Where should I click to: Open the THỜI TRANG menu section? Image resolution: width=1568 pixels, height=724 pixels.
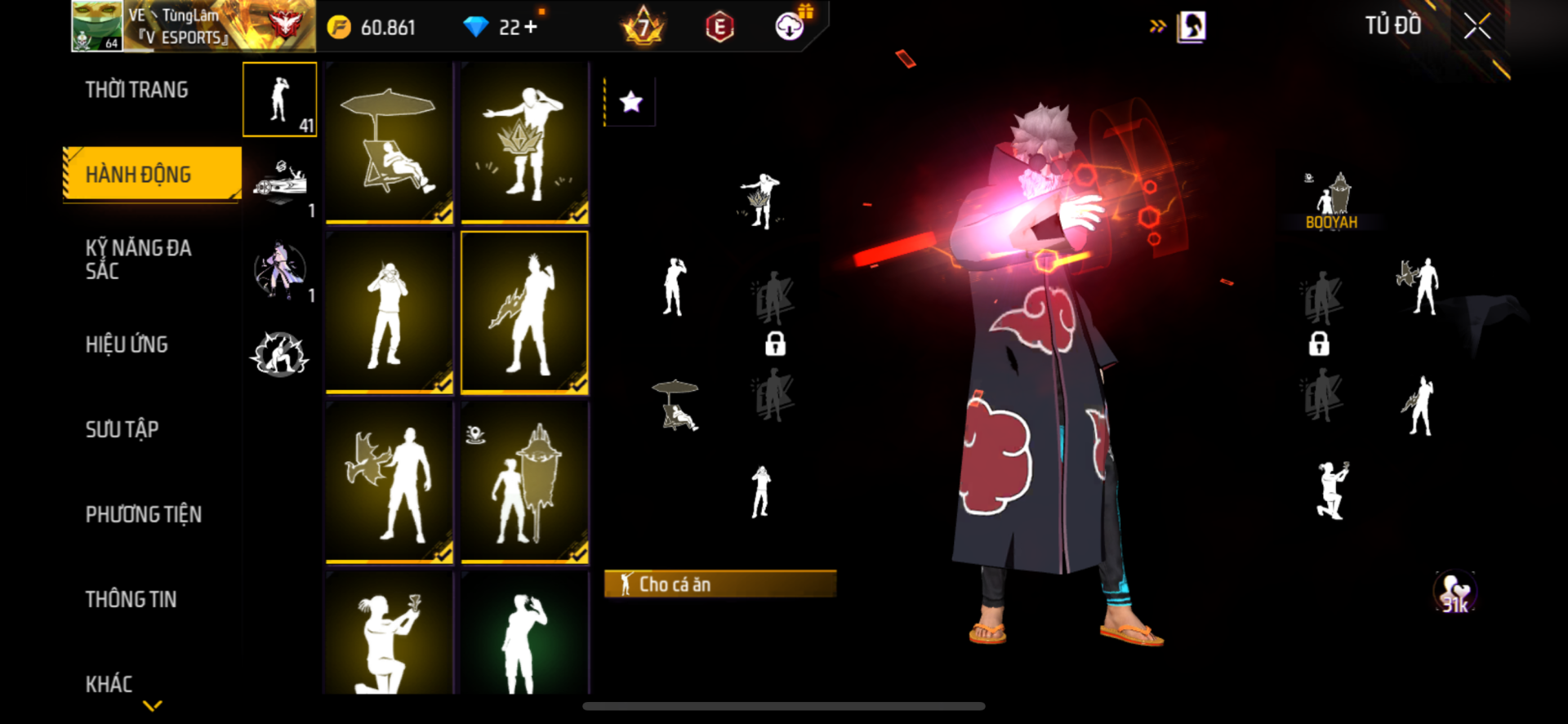tap(136, 90)
